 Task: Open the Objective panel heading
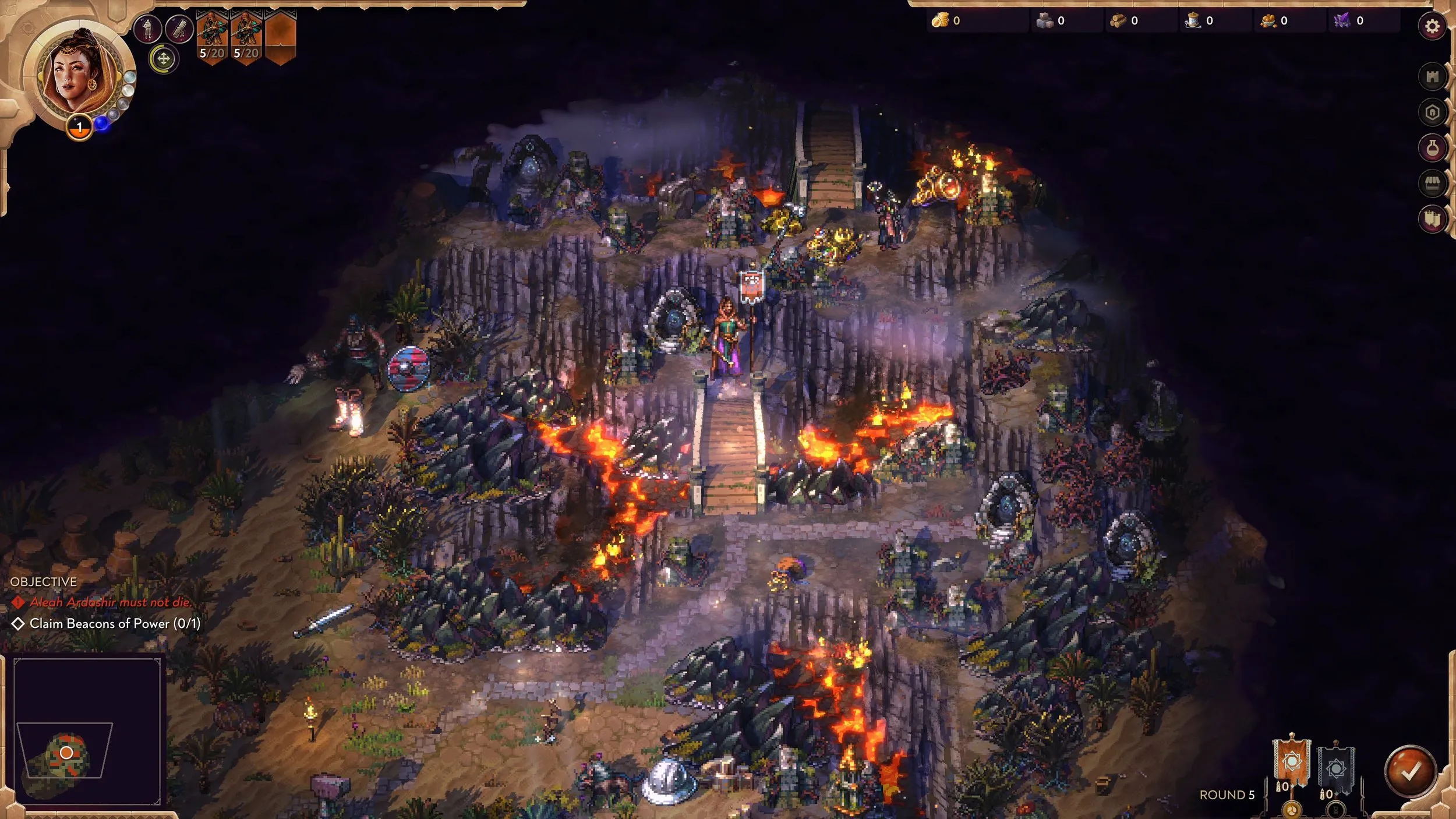pos(43,582)
